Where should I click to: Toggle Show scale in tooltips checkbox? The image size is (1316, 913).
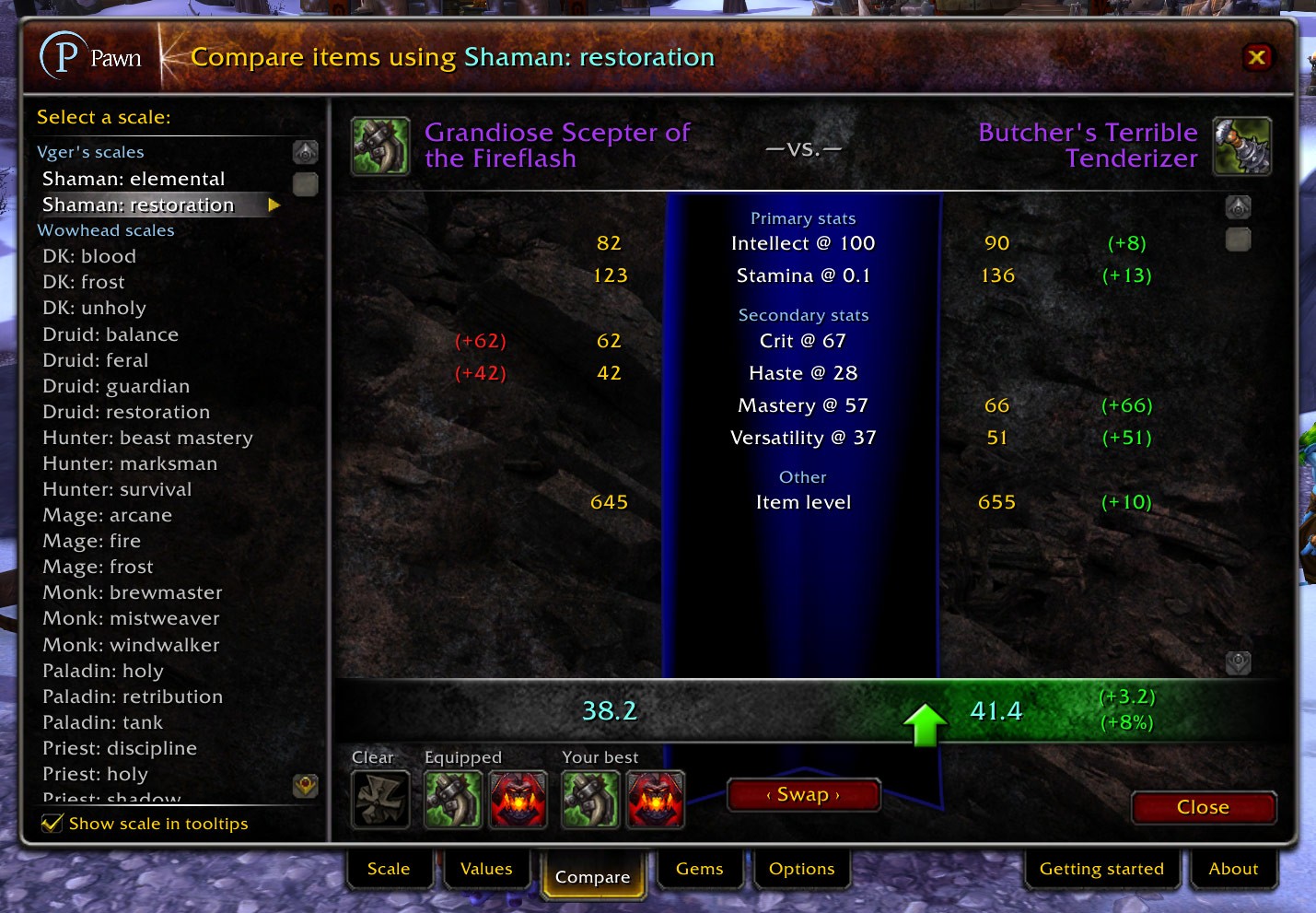[52, 823]
